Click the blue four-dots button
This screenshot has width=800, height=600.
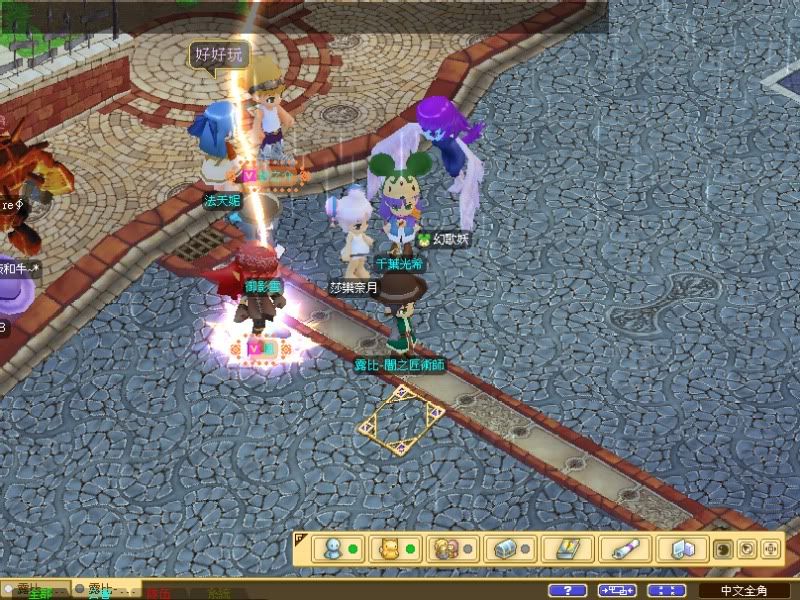[667, 591]
